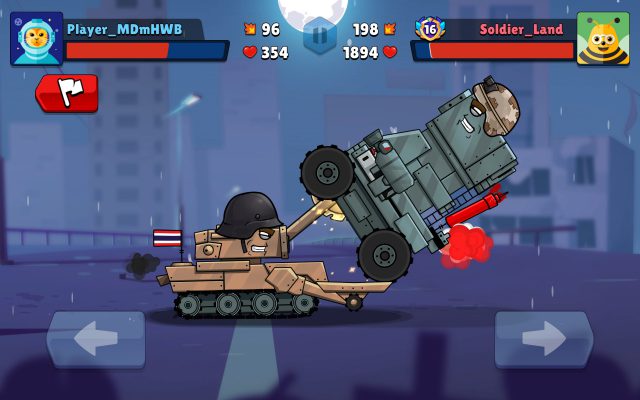640x400 pixels.
Task: Drive the tank backward with left arrow
Action: (x=96, y=339)
